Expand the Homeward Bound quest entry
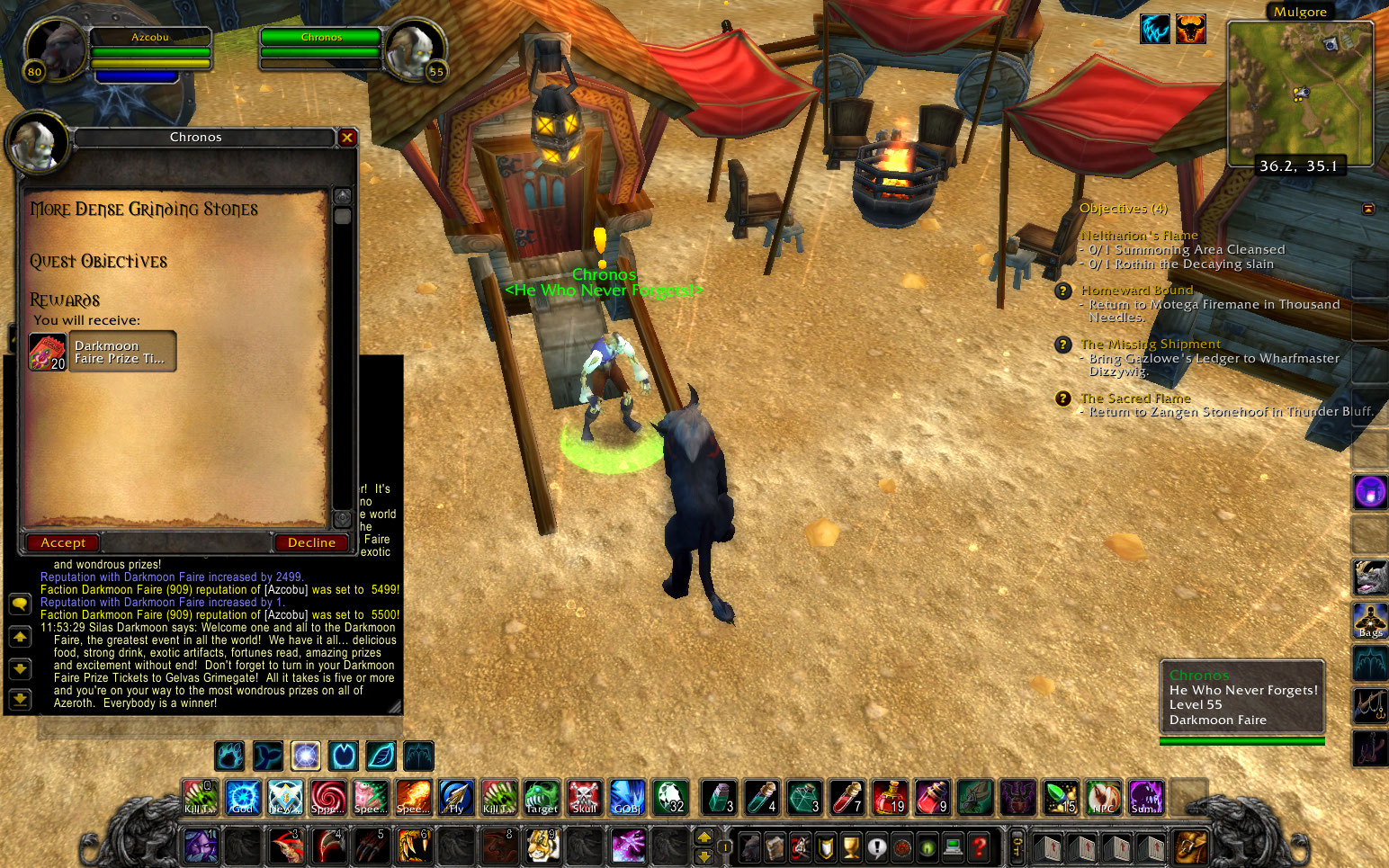 [x=1062, y=292]
